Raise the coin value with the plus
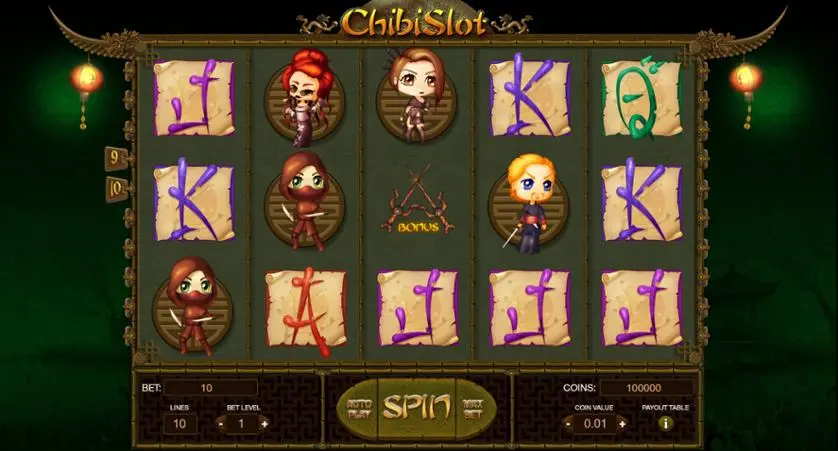This screenshot has width=838, height=451. 621,423
